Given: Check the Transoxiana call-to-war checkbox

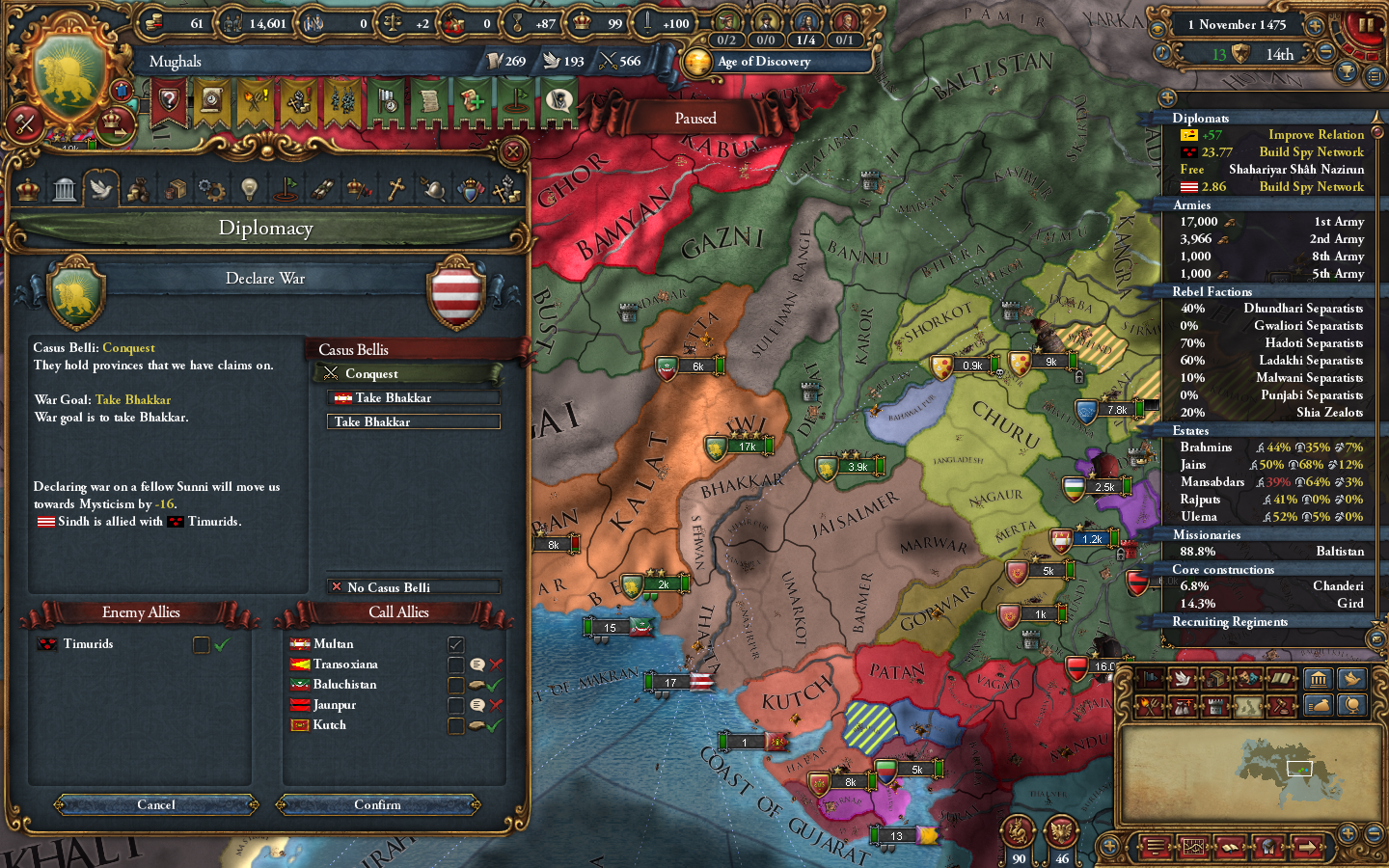Looking at the screenshot, I should pos(456,665).
